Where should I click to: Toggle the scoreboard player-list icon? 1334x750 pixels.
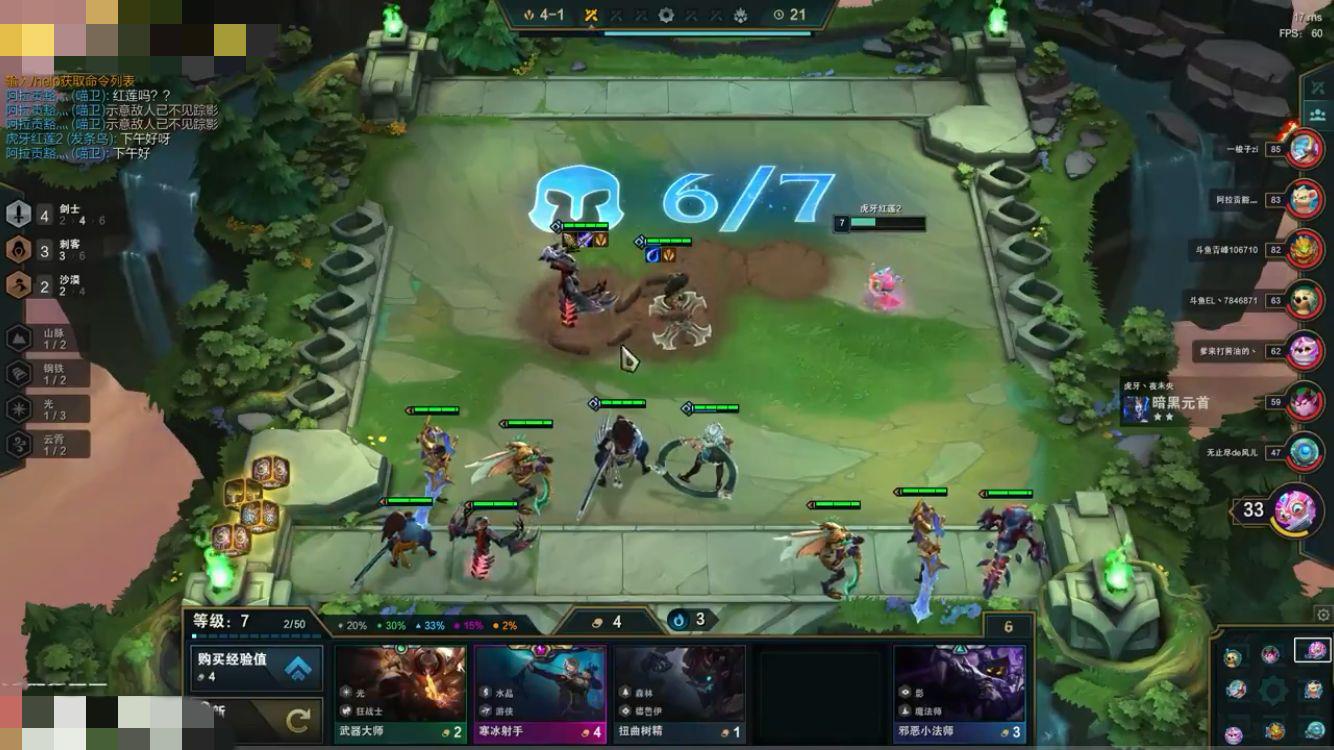(x=1318, y=87)
